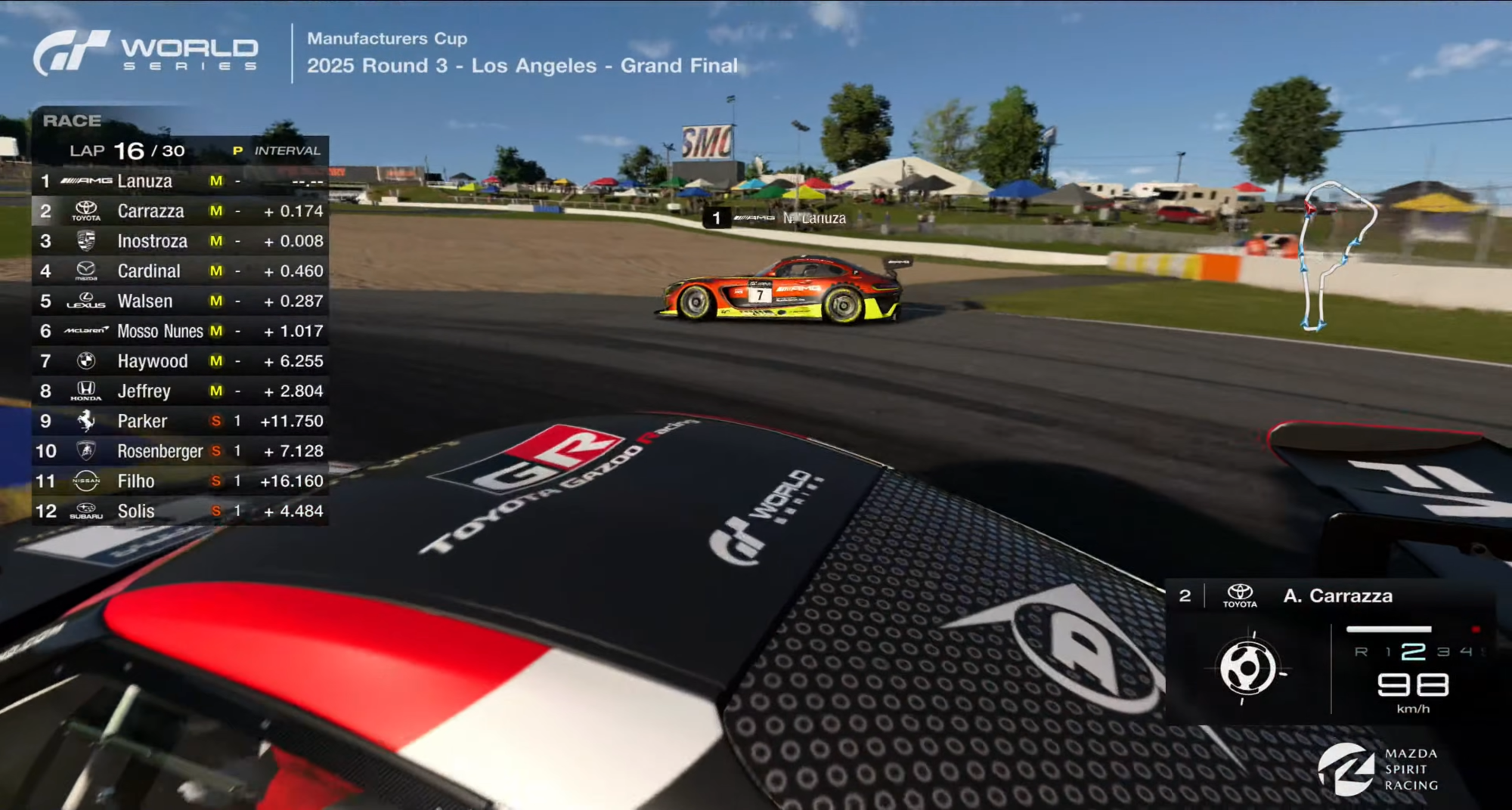The height and width of the screenshot is (810, 1512).
Task: Pick Mosso Nunes in the standings
Action: pos(180,331)
